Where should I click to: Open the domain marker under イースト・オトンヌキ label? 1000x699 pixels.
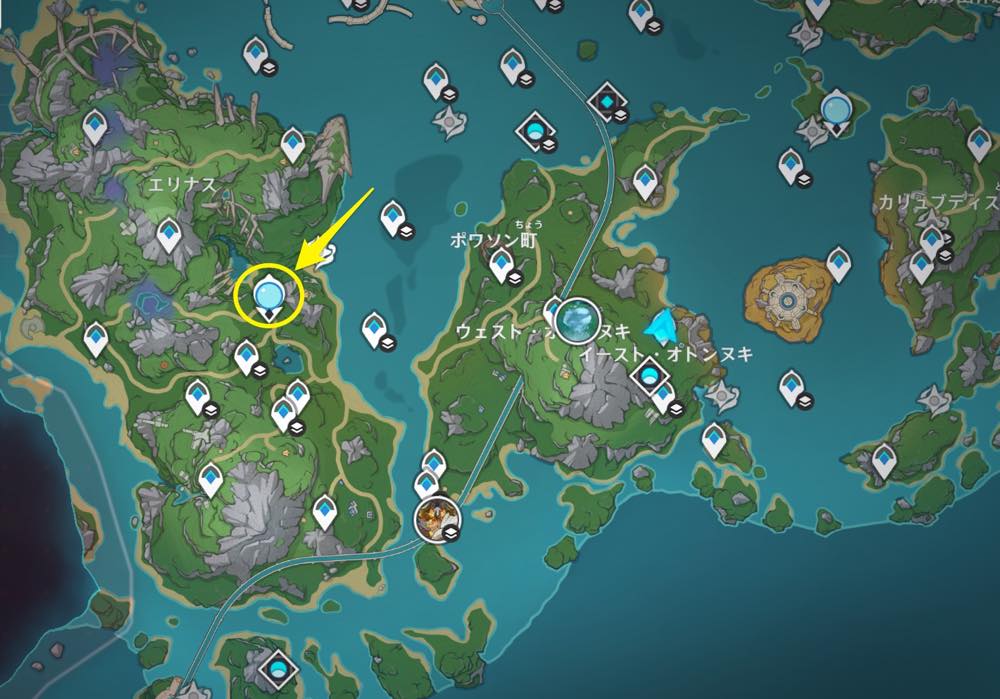651,377
